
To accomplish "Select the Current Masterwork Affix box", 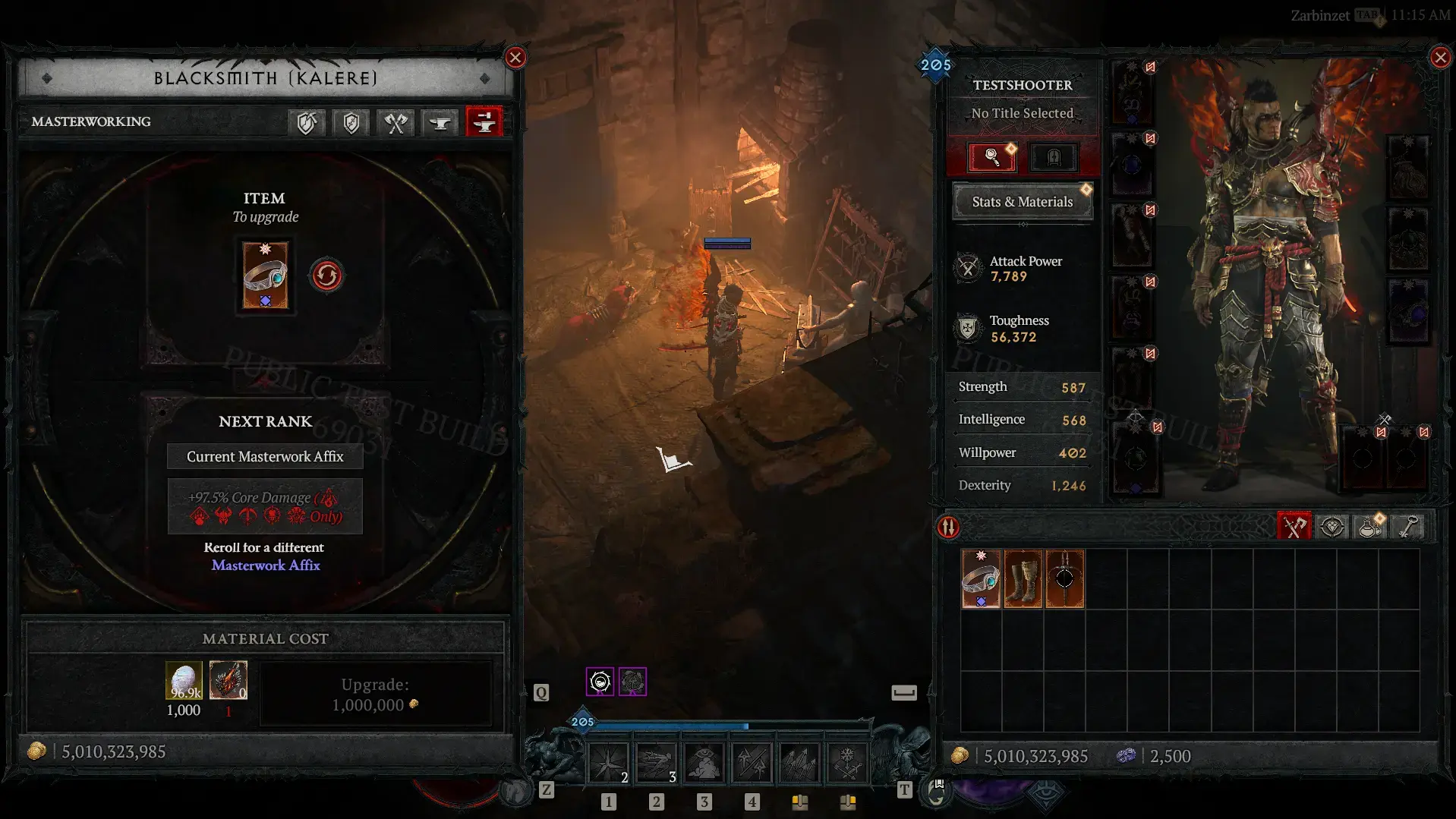I will (265, 456).
